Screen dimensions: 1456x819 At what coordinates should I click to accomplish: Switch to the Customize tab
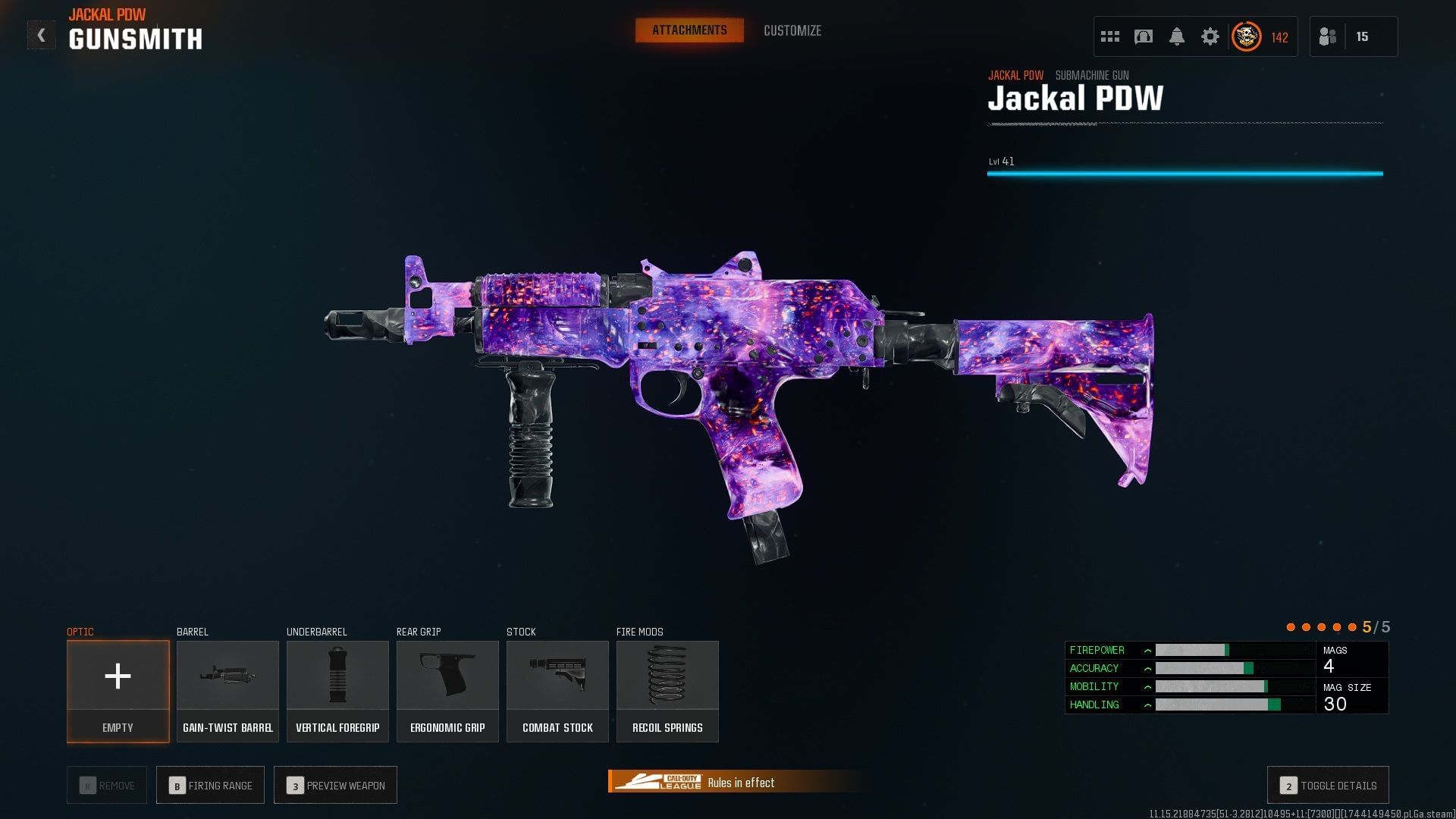coord(792,30)
